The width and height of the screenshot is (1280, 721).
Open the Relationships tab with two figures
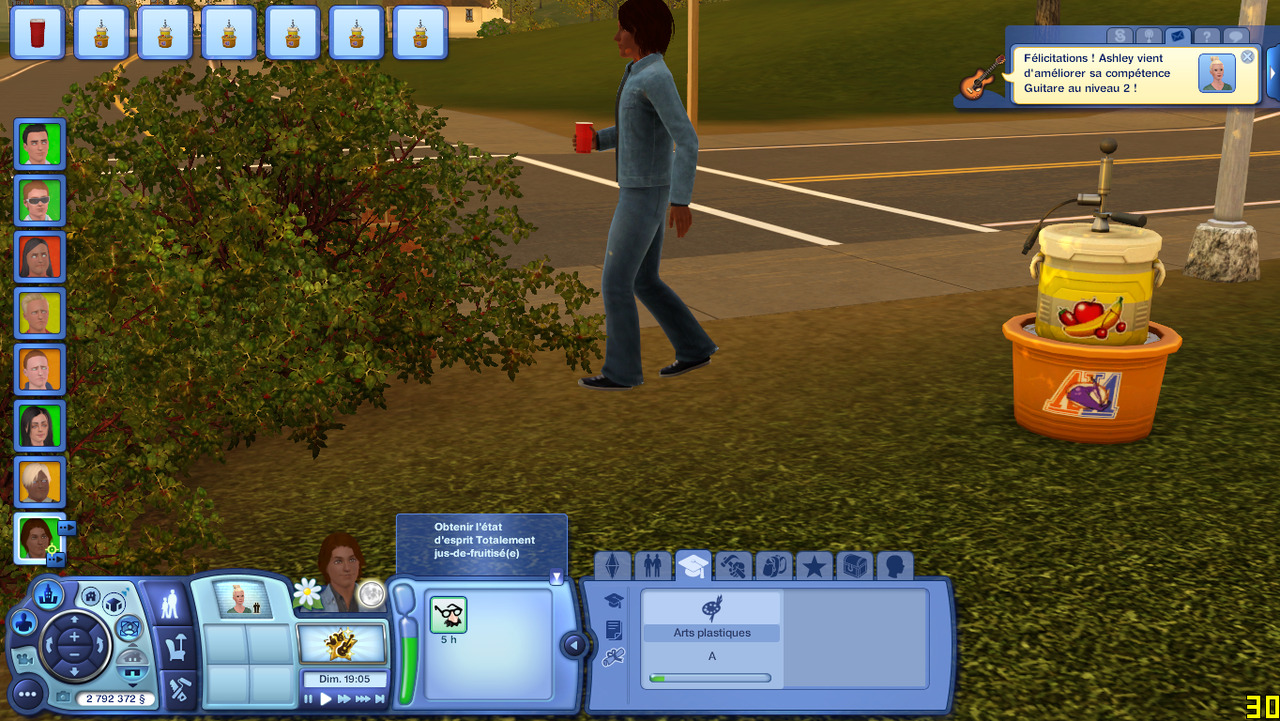(x=652, y=567)
